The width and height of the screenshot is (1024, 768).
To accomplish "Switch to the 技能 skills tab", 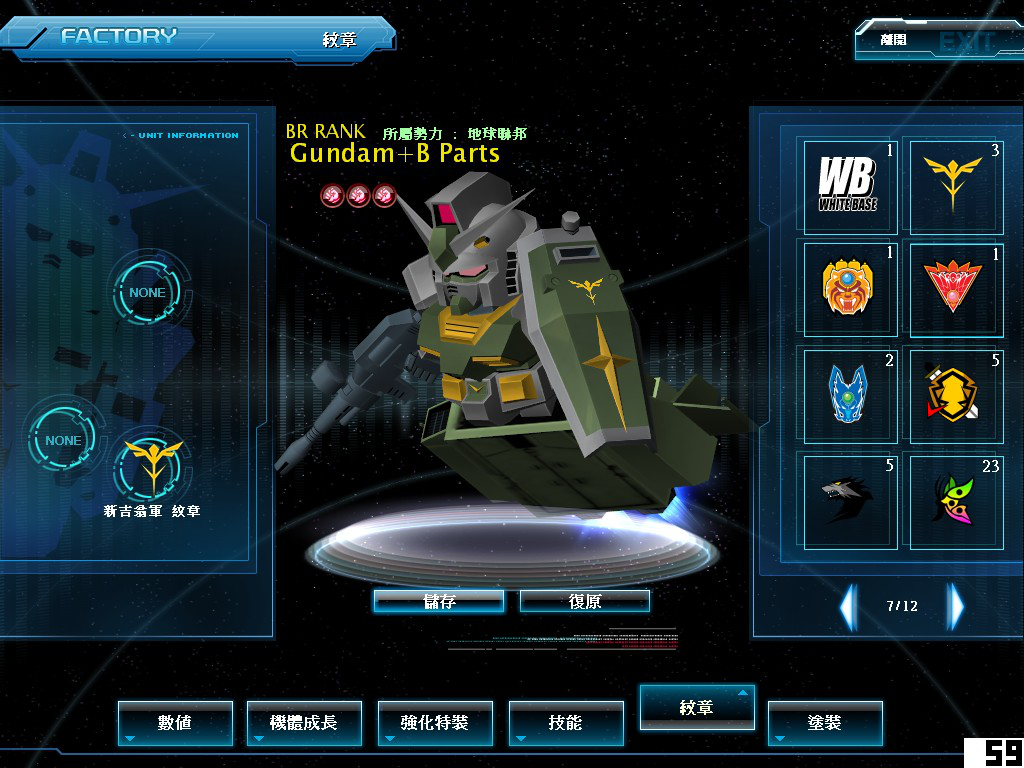I will pyautogui.click(x=565, y=722).
